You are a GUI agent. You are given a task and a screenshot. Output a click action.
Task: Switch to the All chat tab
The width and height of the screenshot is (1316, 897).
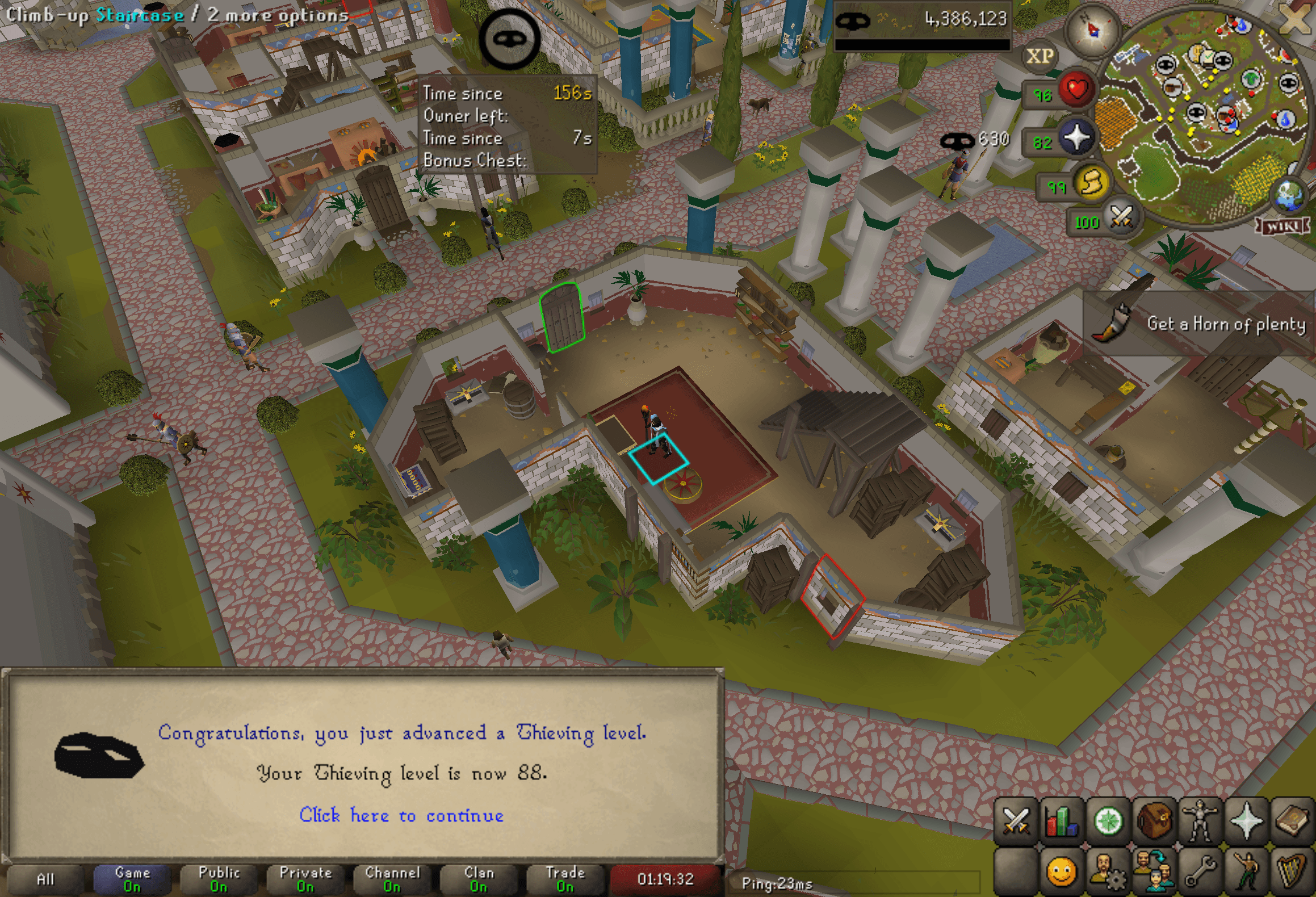(47, 879)
